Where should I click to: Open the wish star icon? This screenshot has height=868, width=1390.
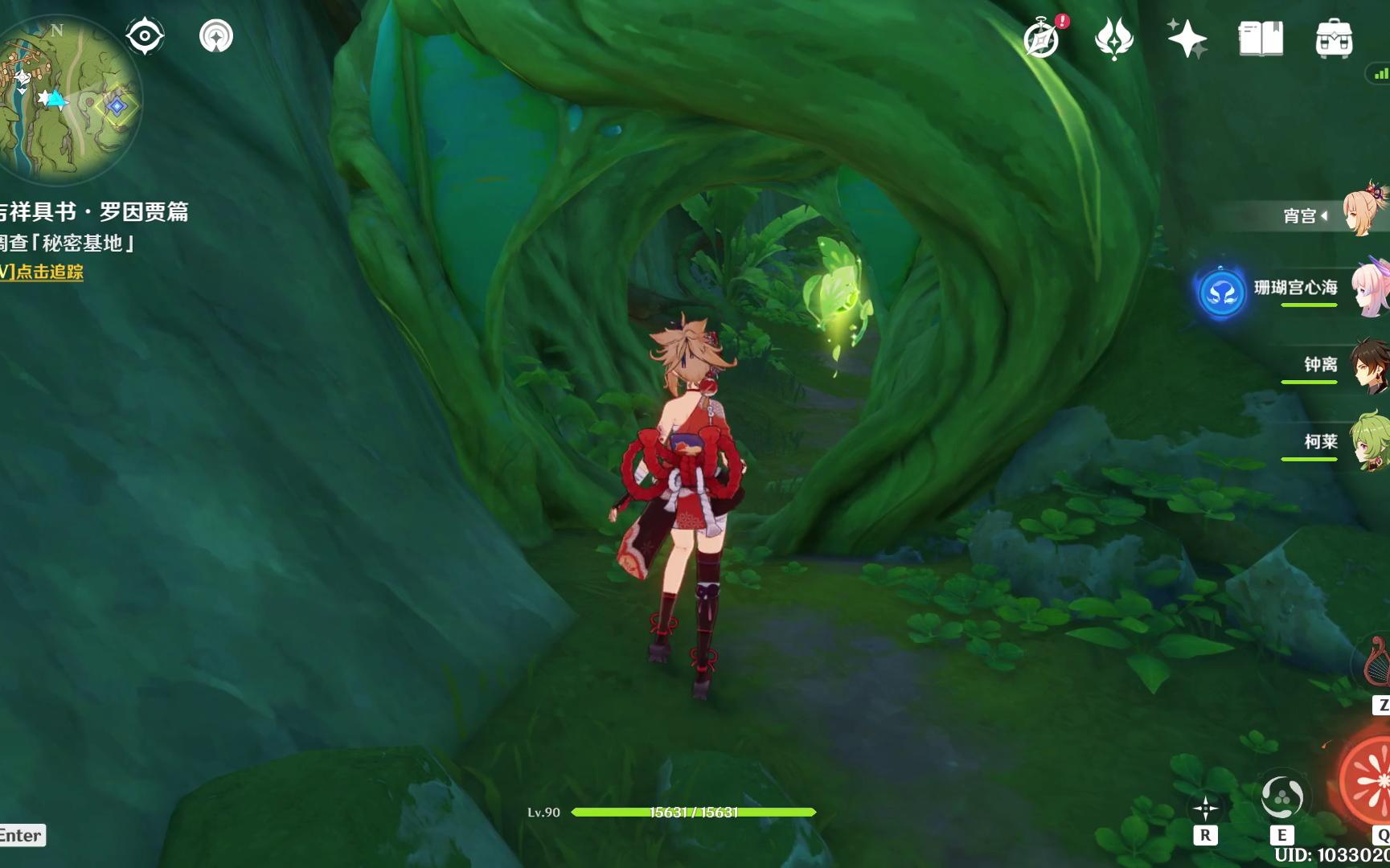tap(1187, 39)
